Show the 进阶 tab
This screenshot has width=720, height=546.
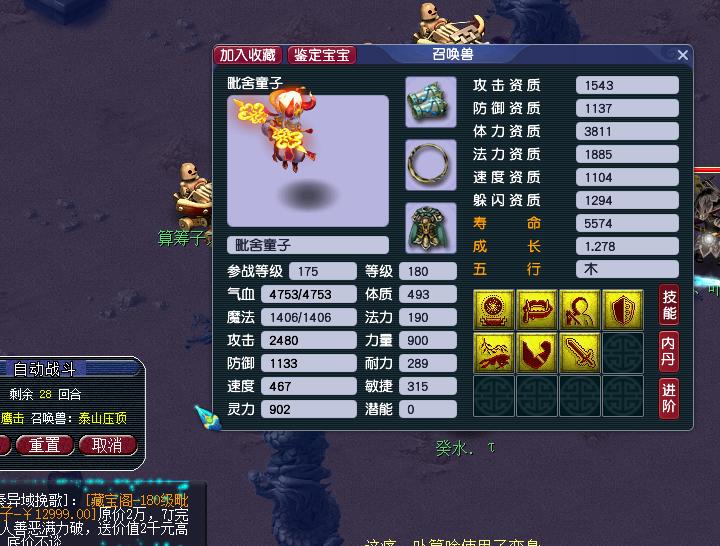point(669,398)
